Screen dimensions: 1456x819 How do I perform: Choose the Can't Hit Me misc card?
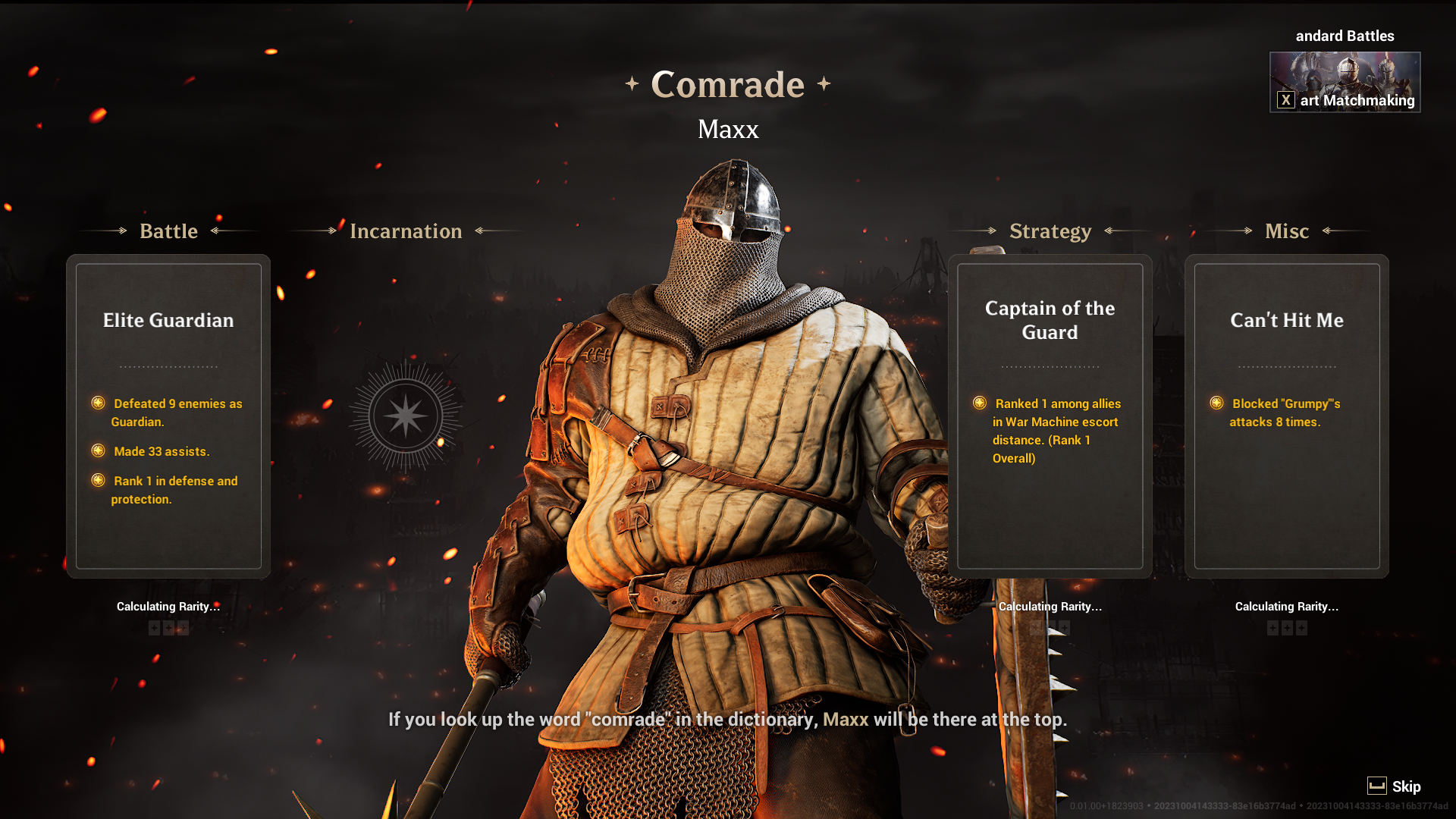click(x=1286, y=416)
